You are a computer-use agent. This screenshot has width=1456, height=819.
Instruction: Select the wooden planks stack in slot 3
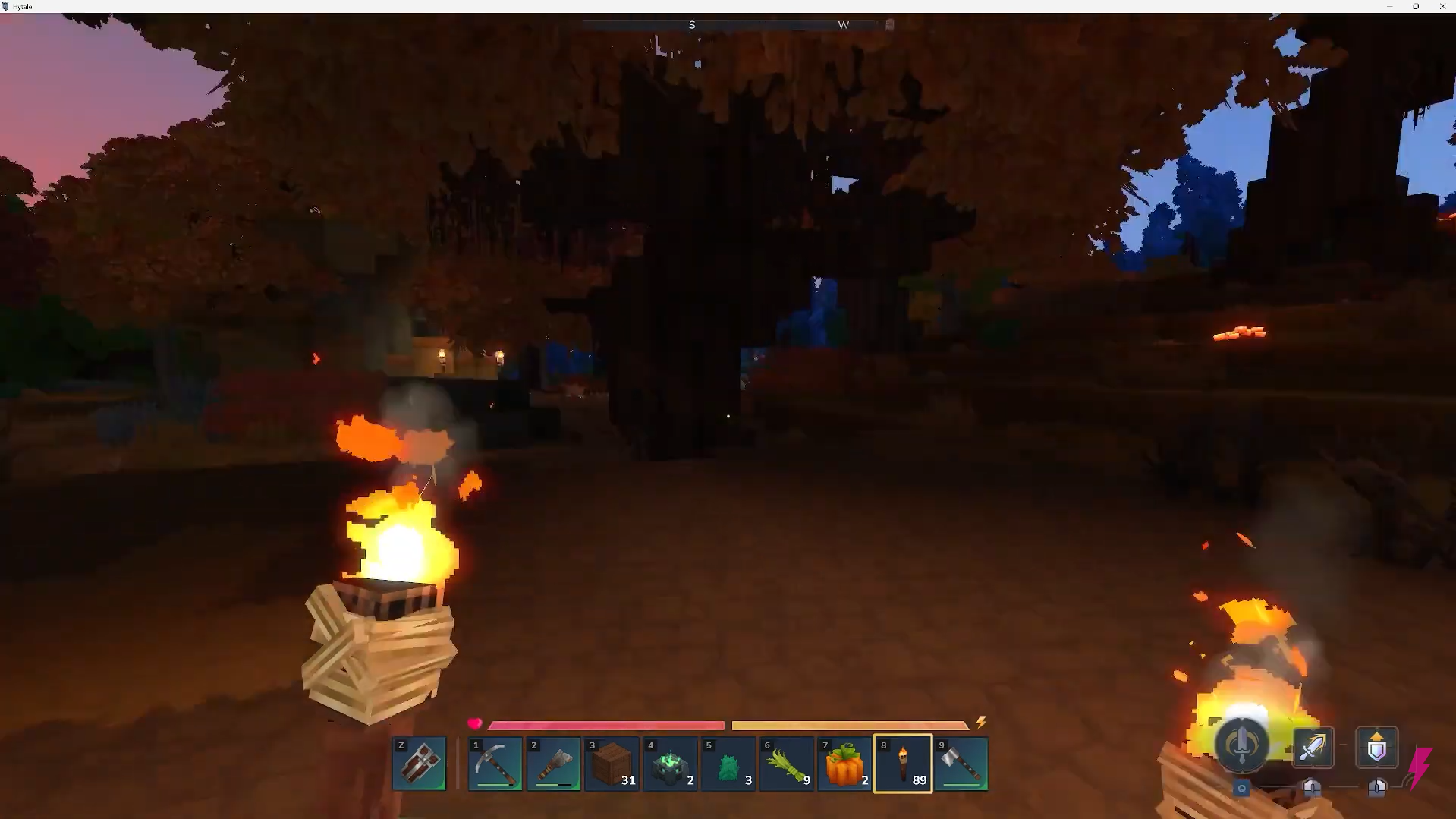pos(612,764)
